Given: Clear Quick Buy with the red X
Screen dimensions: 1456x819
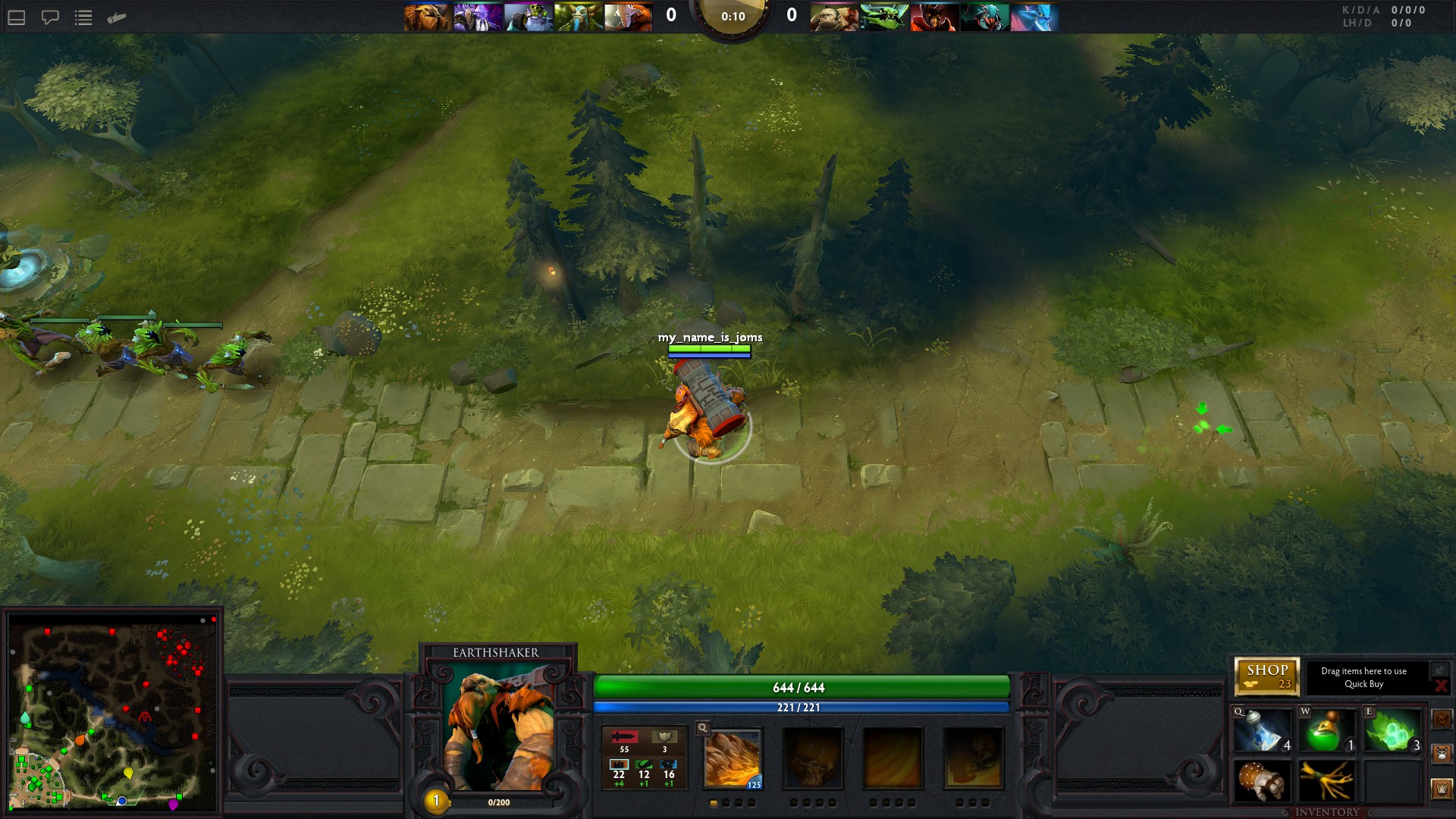Looking at the screenshot, I should point(1440,686).
